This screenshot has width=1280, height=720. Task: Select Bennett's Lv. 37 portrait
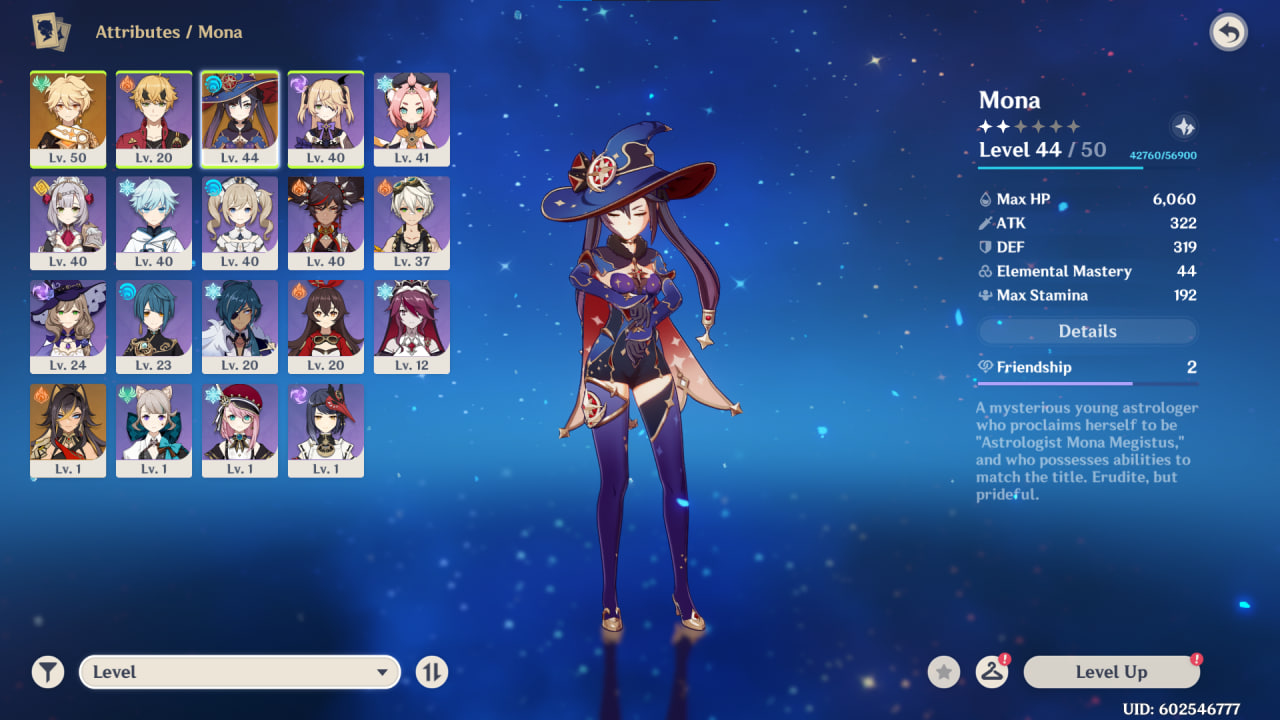coord(412,222)
